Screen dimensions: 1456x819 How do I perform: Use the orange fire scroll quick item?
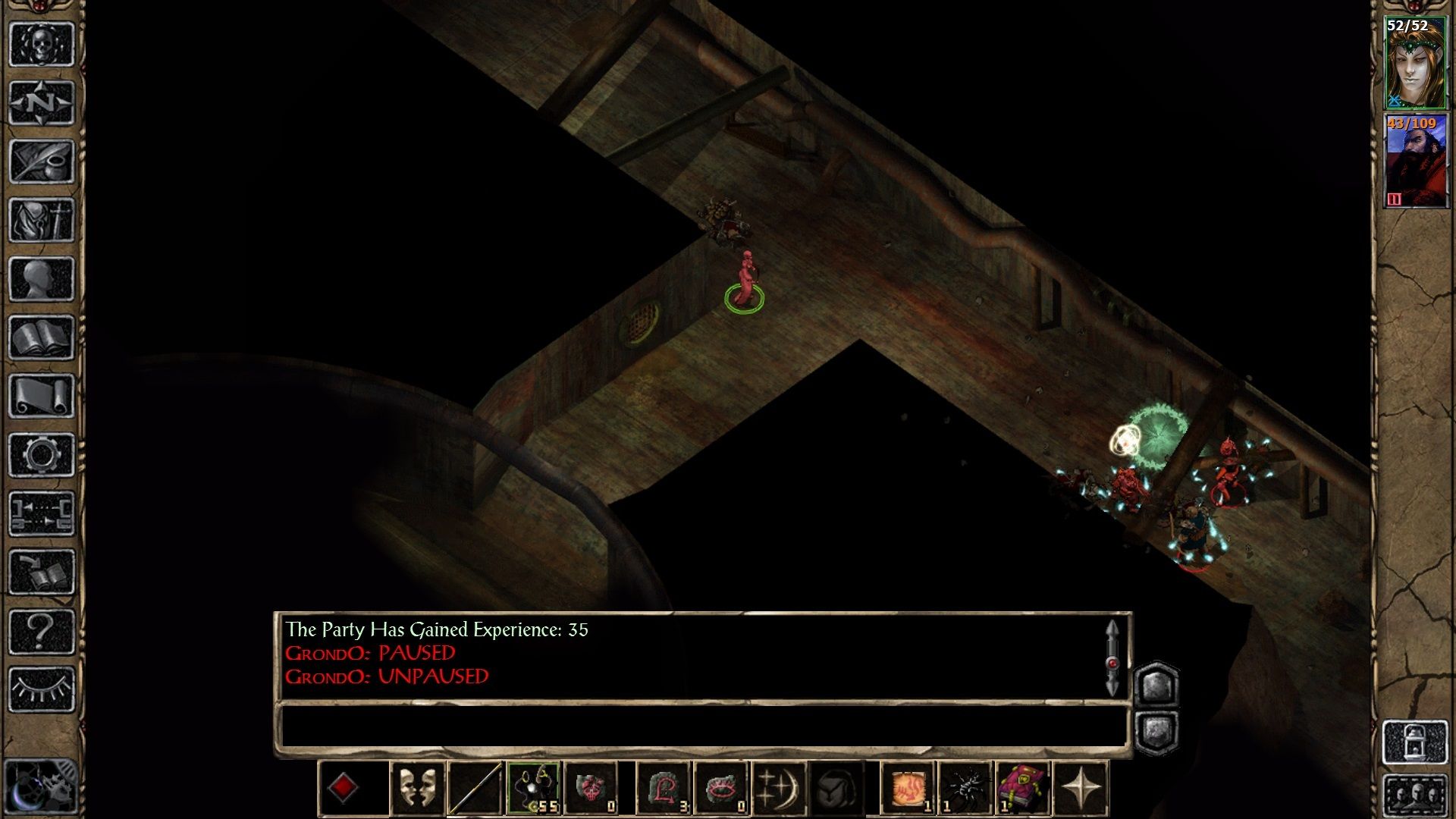[908, 789]
